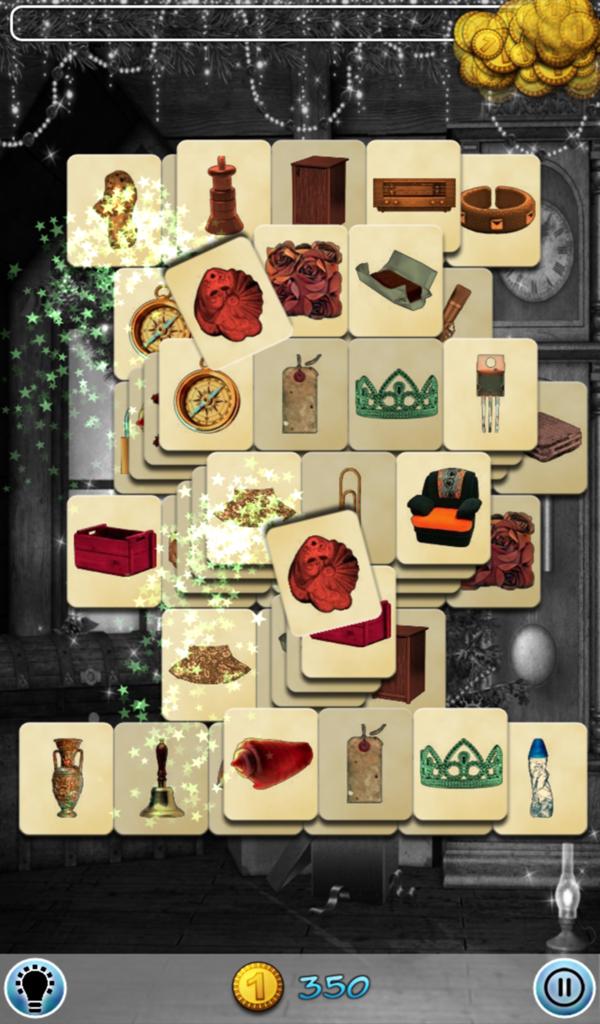Tap the water bottle tile
This screenshot has height=1024, width=600.
[x=540, y=777]
